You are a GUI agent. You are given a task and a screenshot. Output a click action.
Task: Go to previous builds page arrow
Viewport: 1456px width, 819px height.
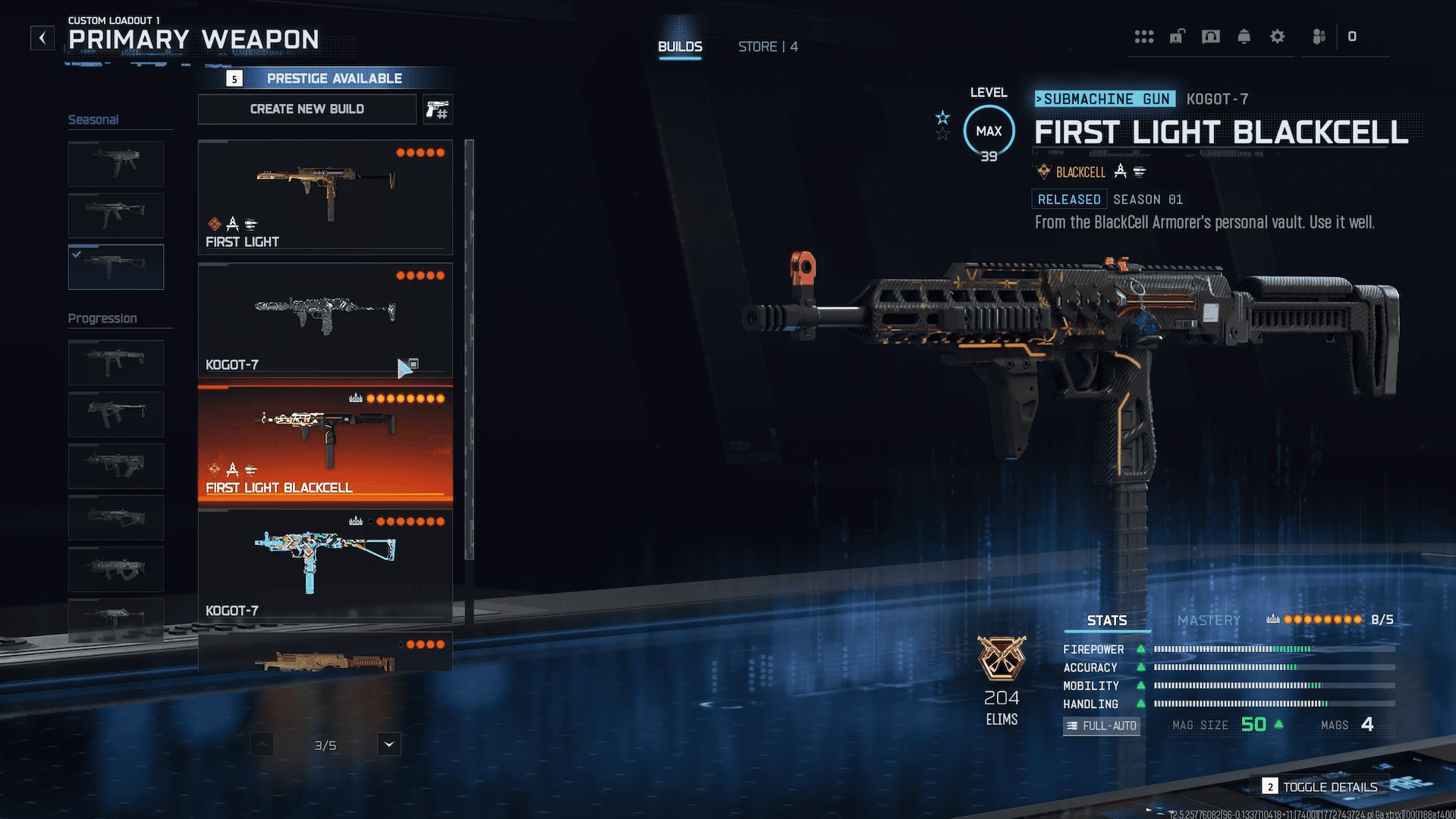pyautogui.click(x=261, y=745)
